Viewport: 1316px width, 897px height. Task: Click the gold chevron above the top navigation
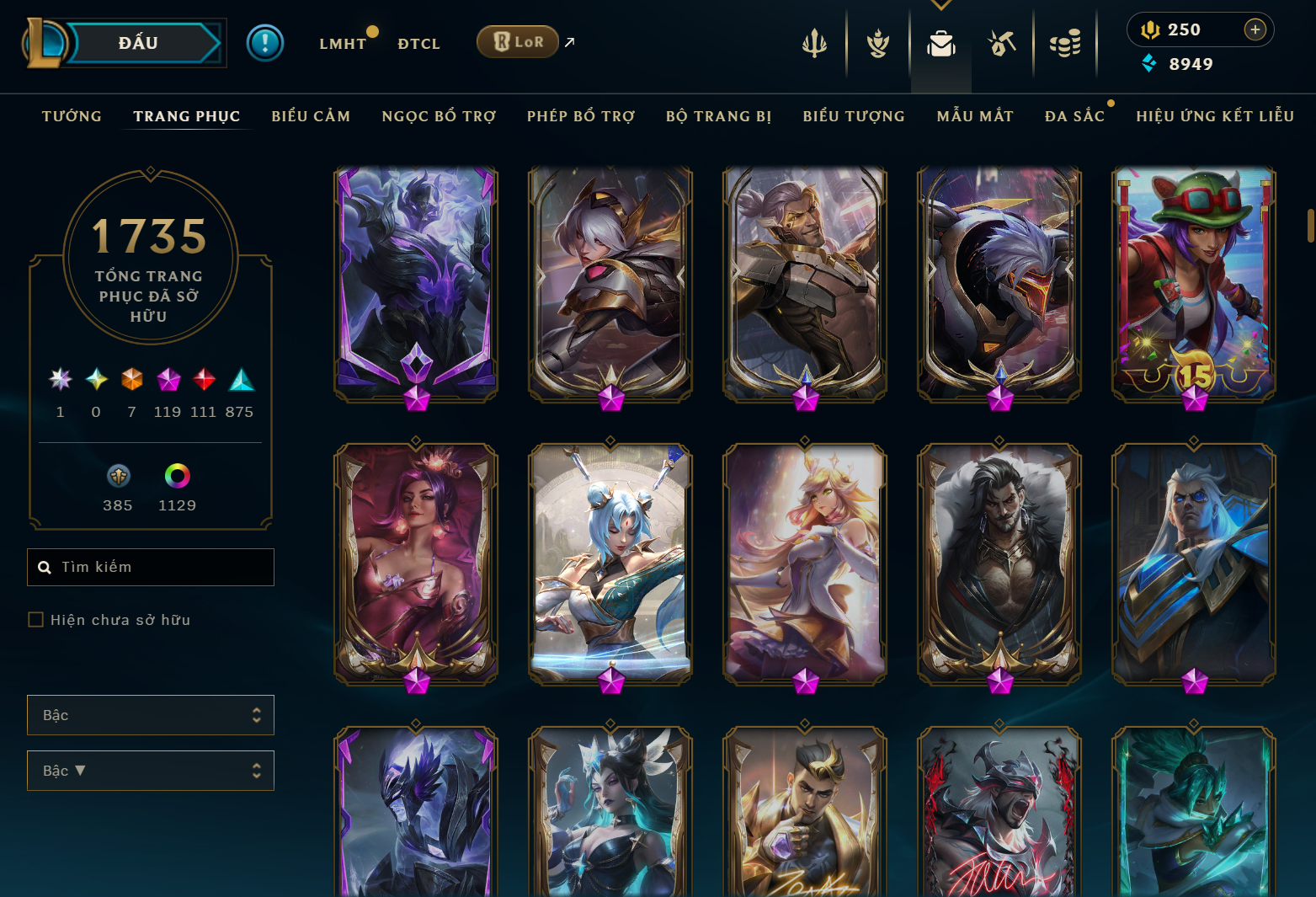pyautogui.click(x=940, y=4)
